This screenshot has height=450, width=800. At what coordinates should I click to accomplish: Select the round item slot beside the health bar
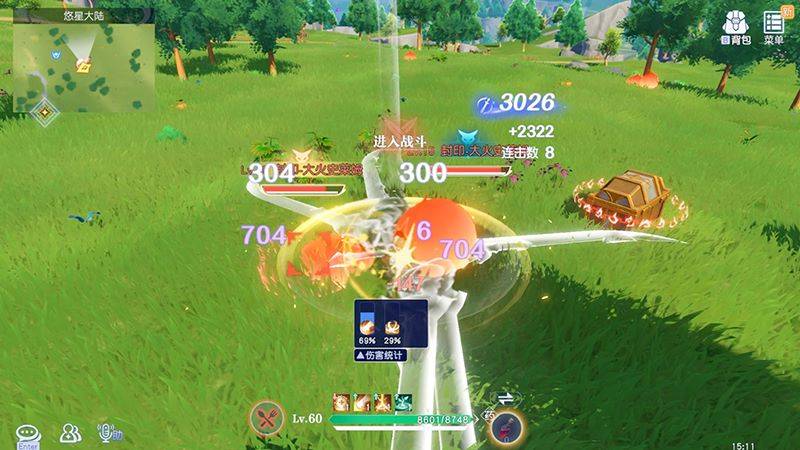click(x=505, y=426)
